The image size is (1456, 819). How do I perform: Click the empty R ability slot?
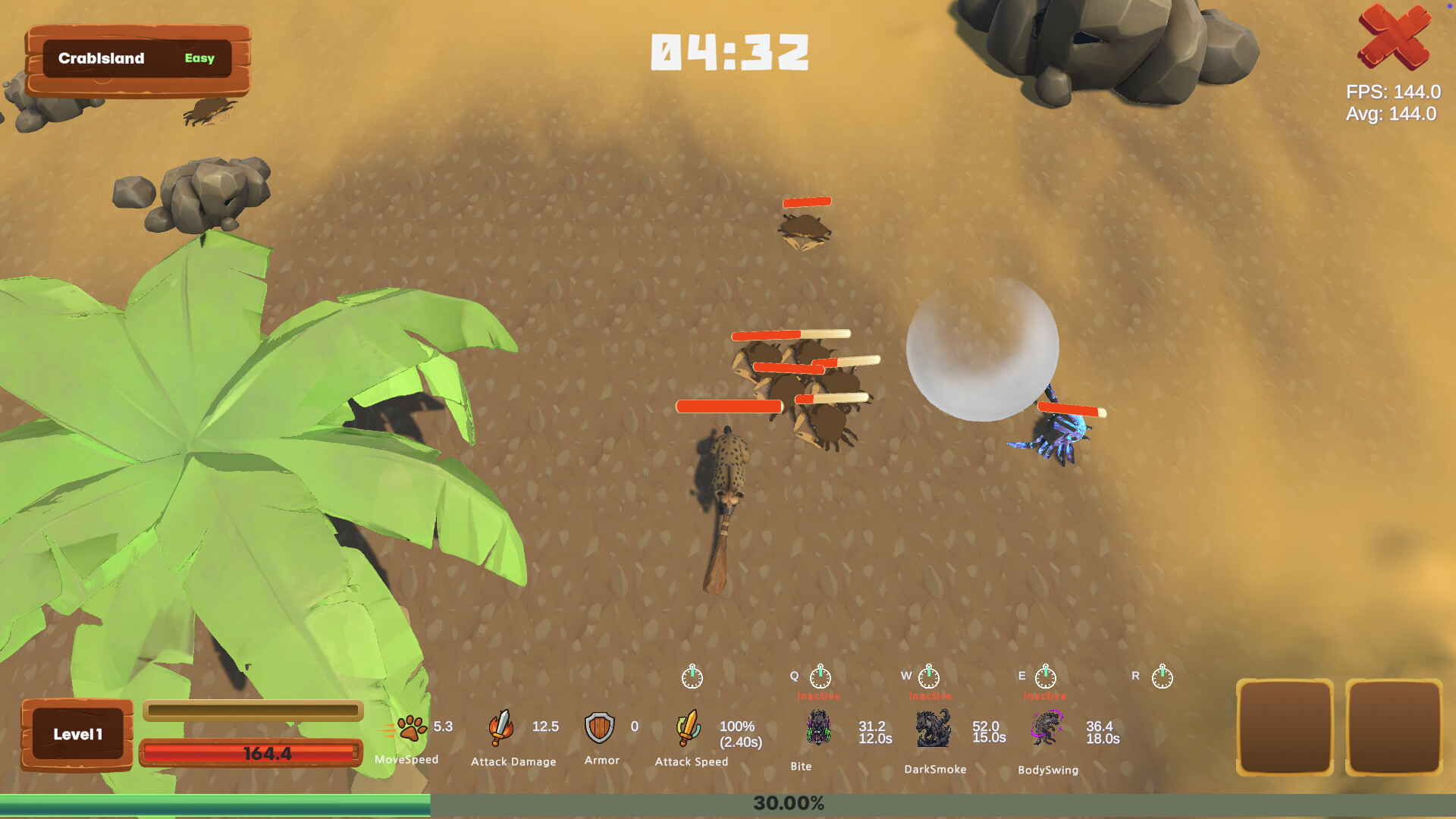tap(1162, 677)
